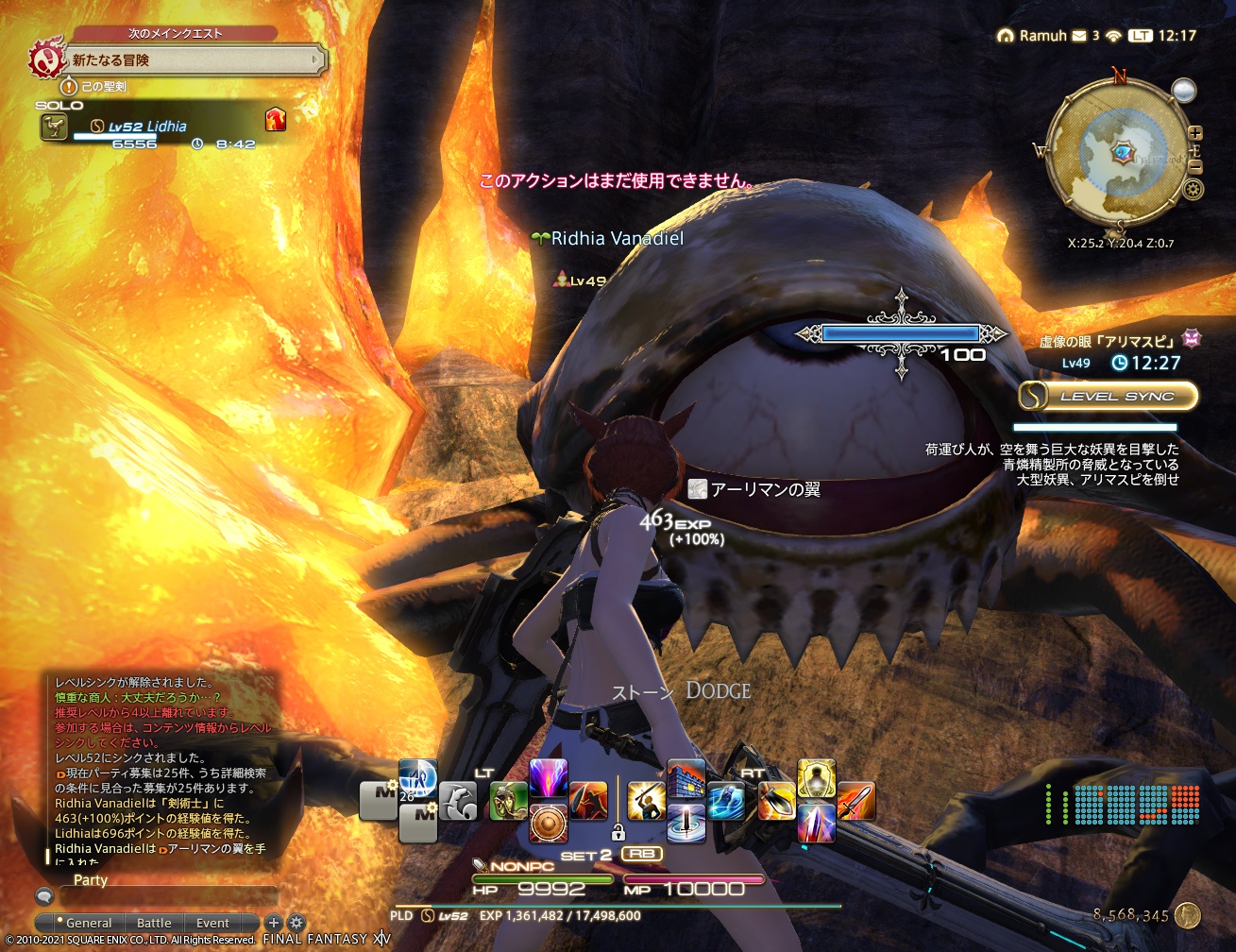
Task: Click the mail envelope icon beside Ramuh
Action: coord(1078,35)
